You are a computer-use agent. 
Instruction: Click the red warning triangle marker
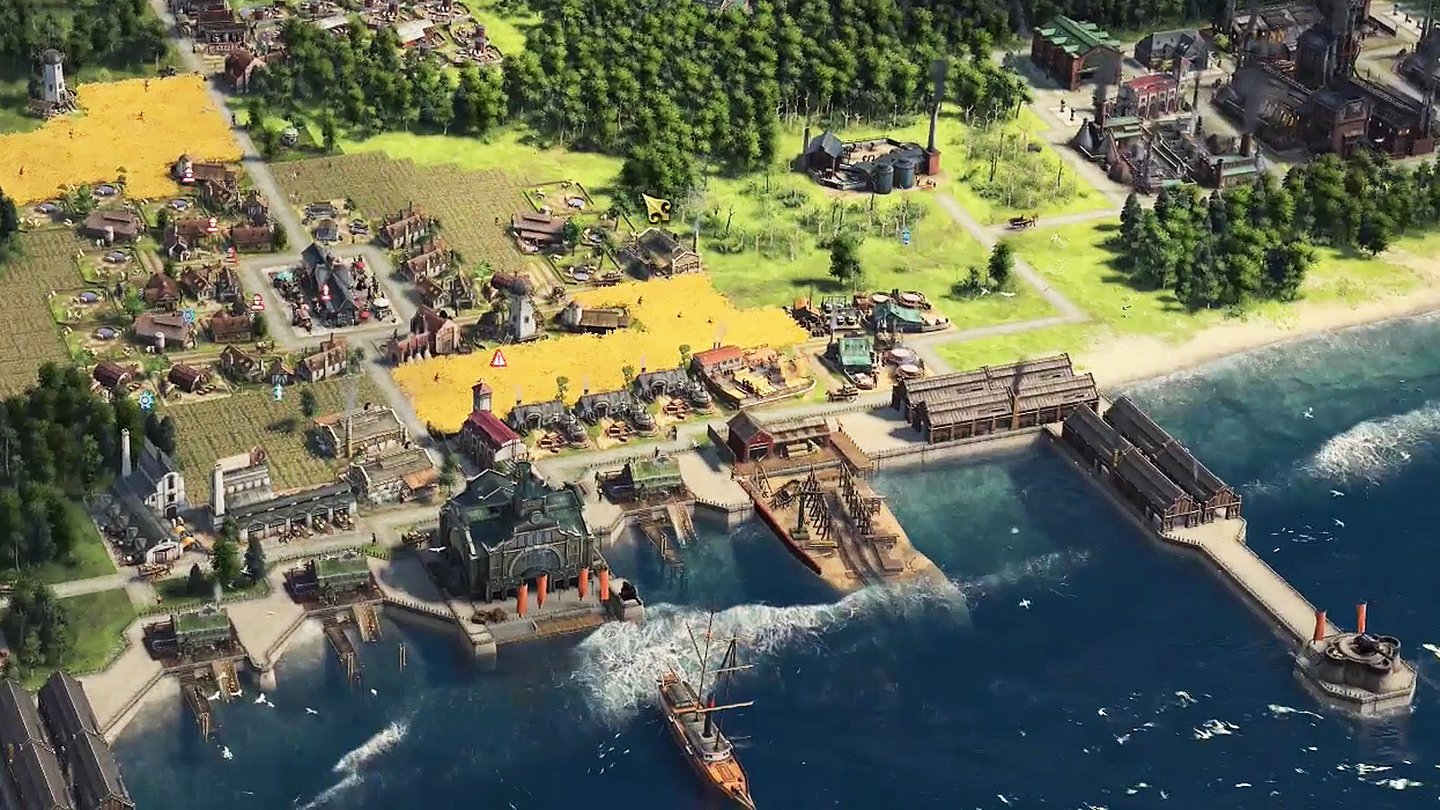pos(498,358)
